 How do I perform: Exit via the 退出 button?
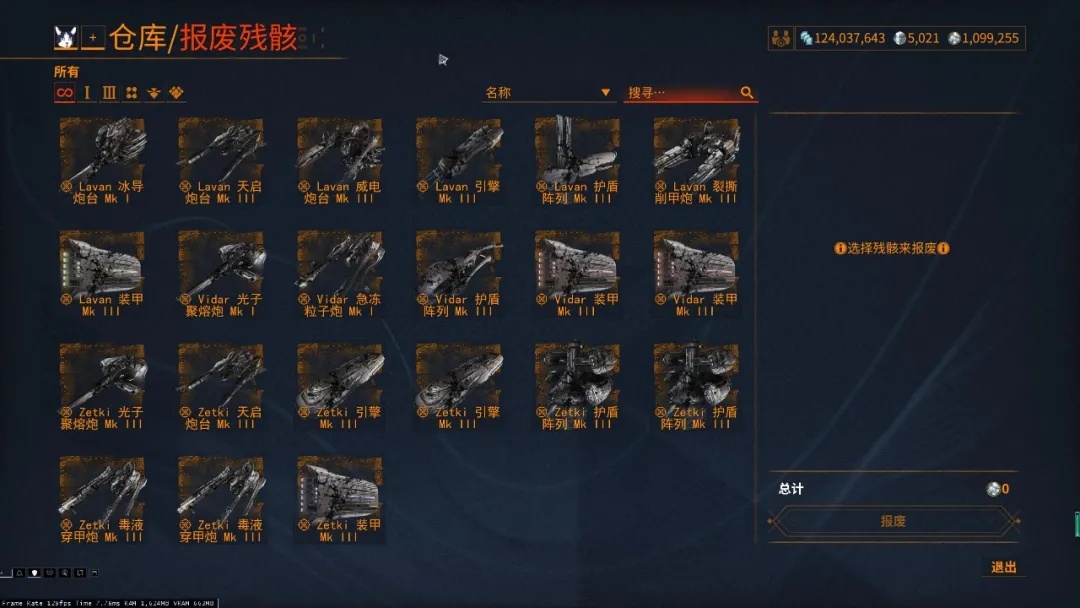(1004, 567)
